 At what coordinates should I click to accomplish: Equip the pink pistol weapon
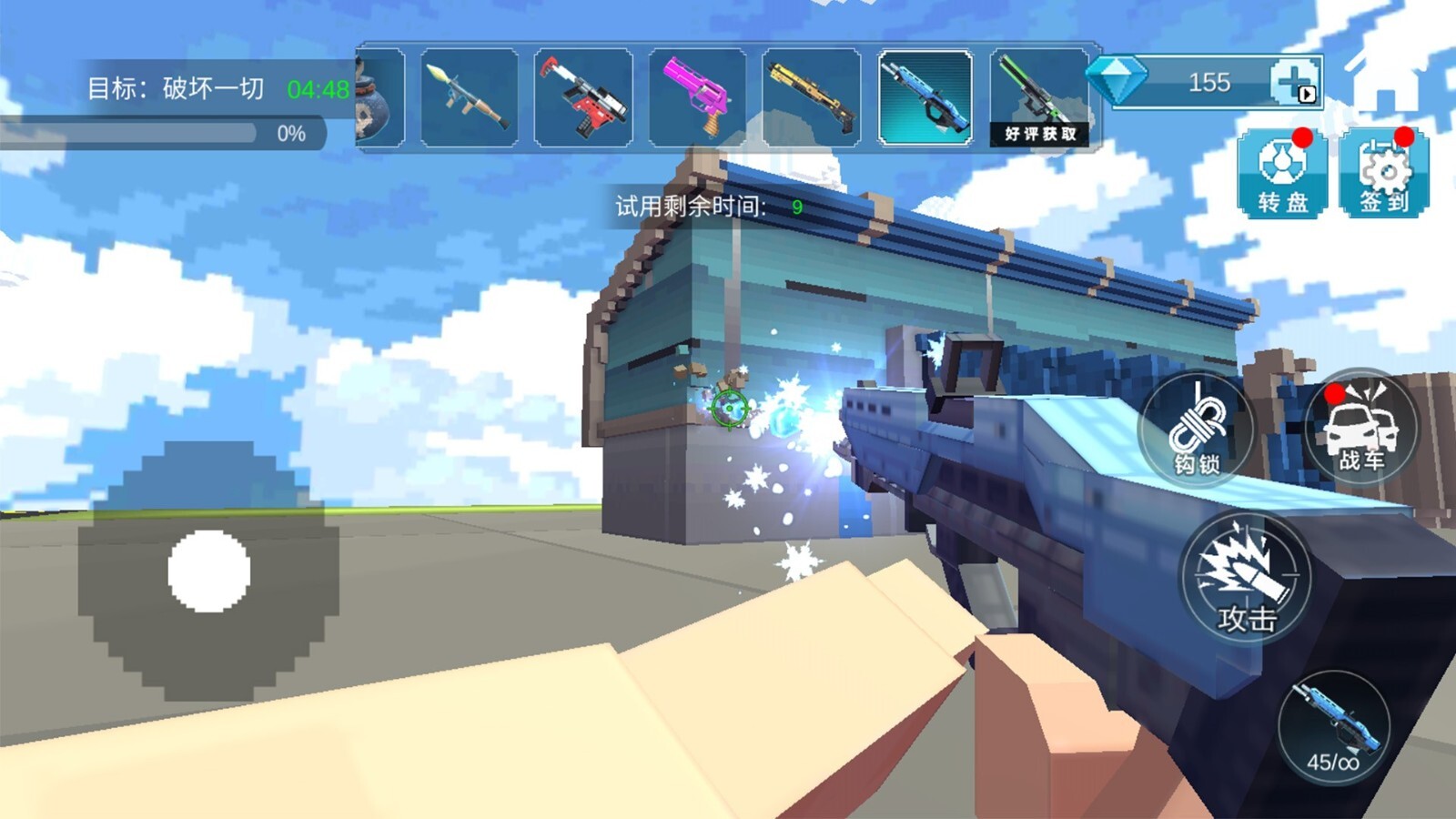[697, 98]
